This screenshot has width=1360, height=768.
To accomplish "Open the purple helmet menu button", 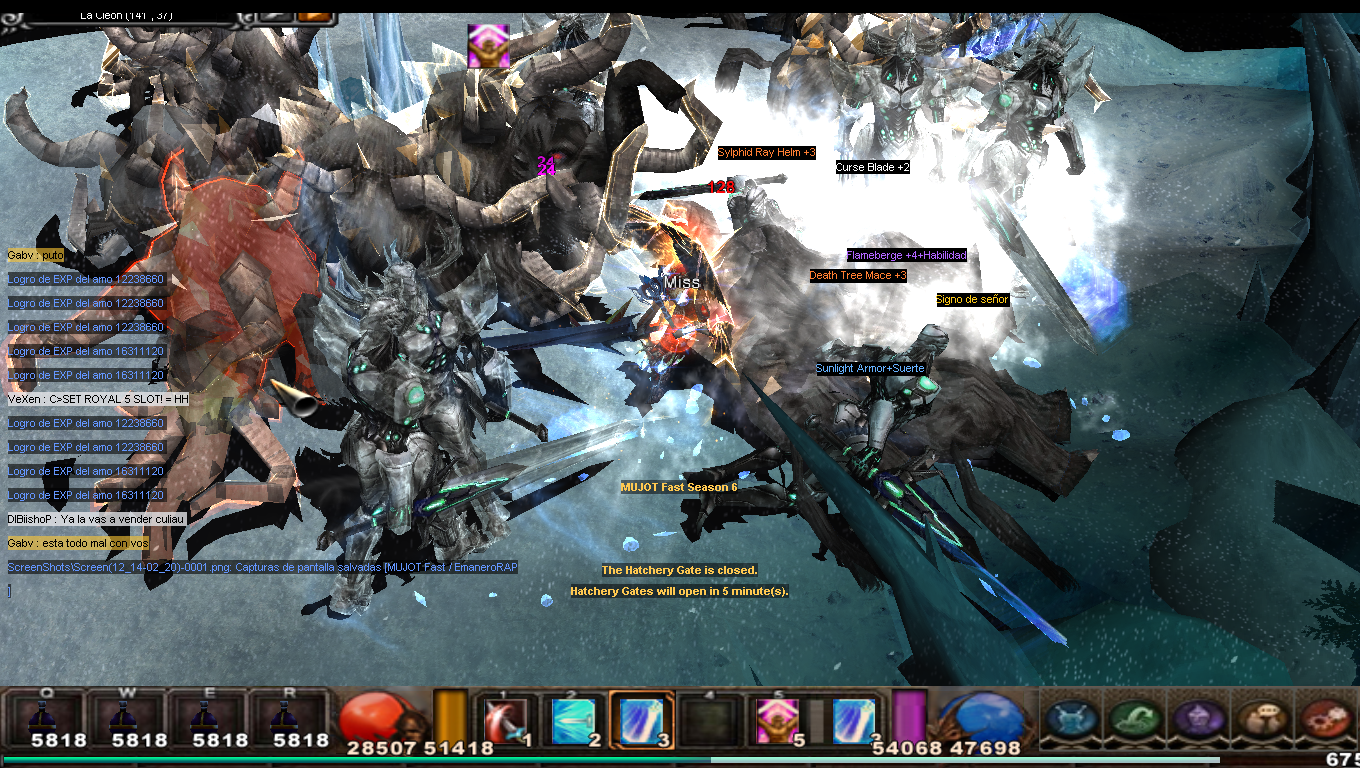I will point(1197,719).
